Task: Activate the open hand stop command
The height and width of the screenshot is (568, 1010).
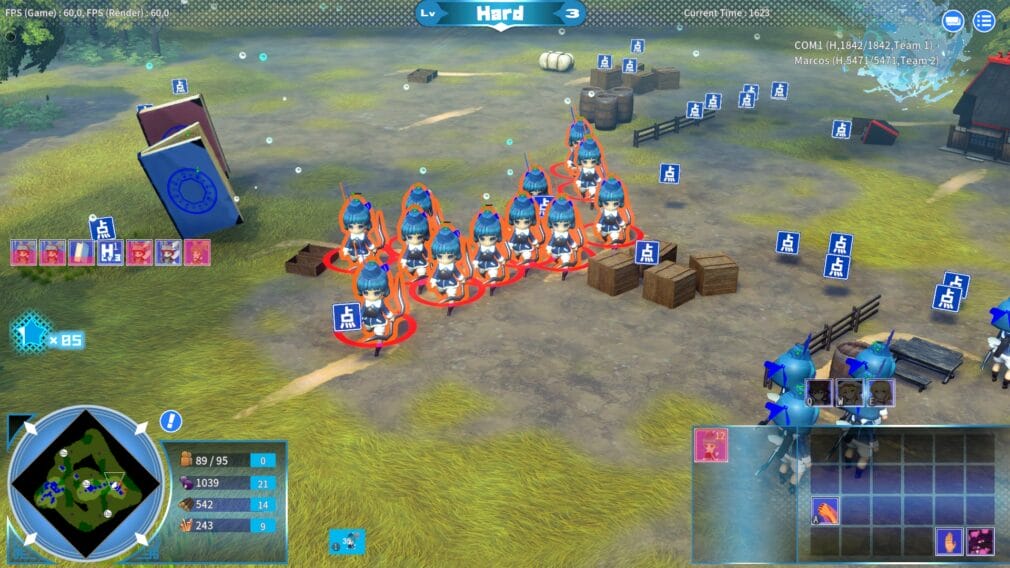Action: [948, 541]
